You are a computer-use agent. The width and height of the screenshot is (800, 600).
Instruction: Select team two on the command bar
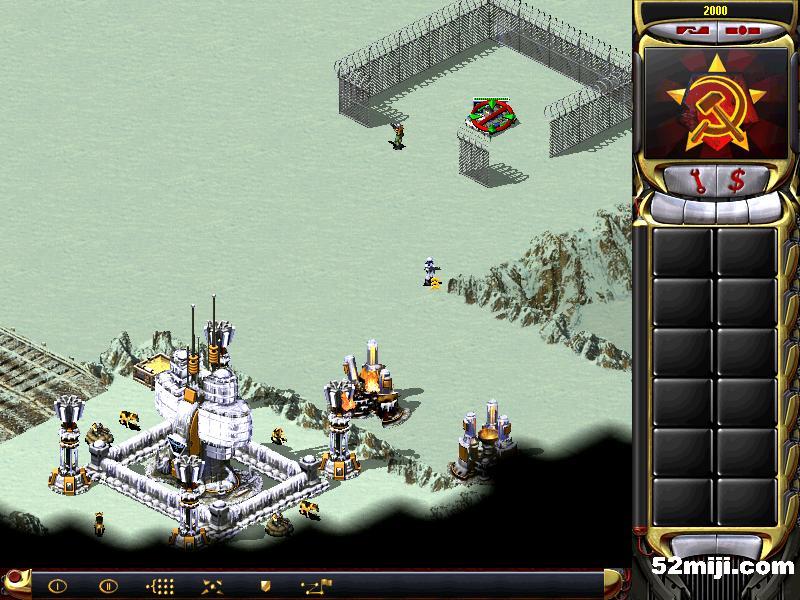tap(108, 585)
